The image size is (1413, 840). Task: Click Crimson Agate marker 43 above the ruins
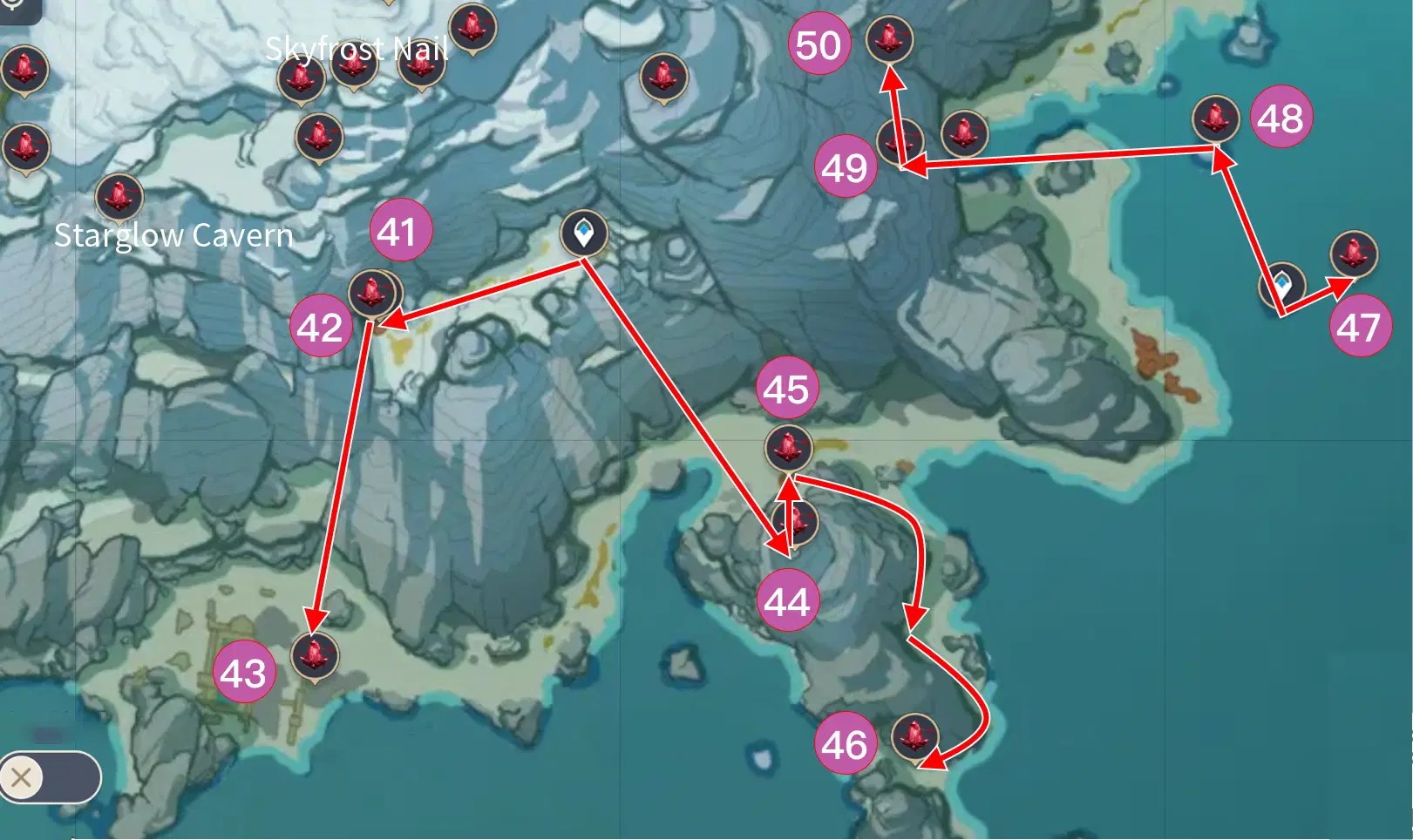[x=316, y=656]
